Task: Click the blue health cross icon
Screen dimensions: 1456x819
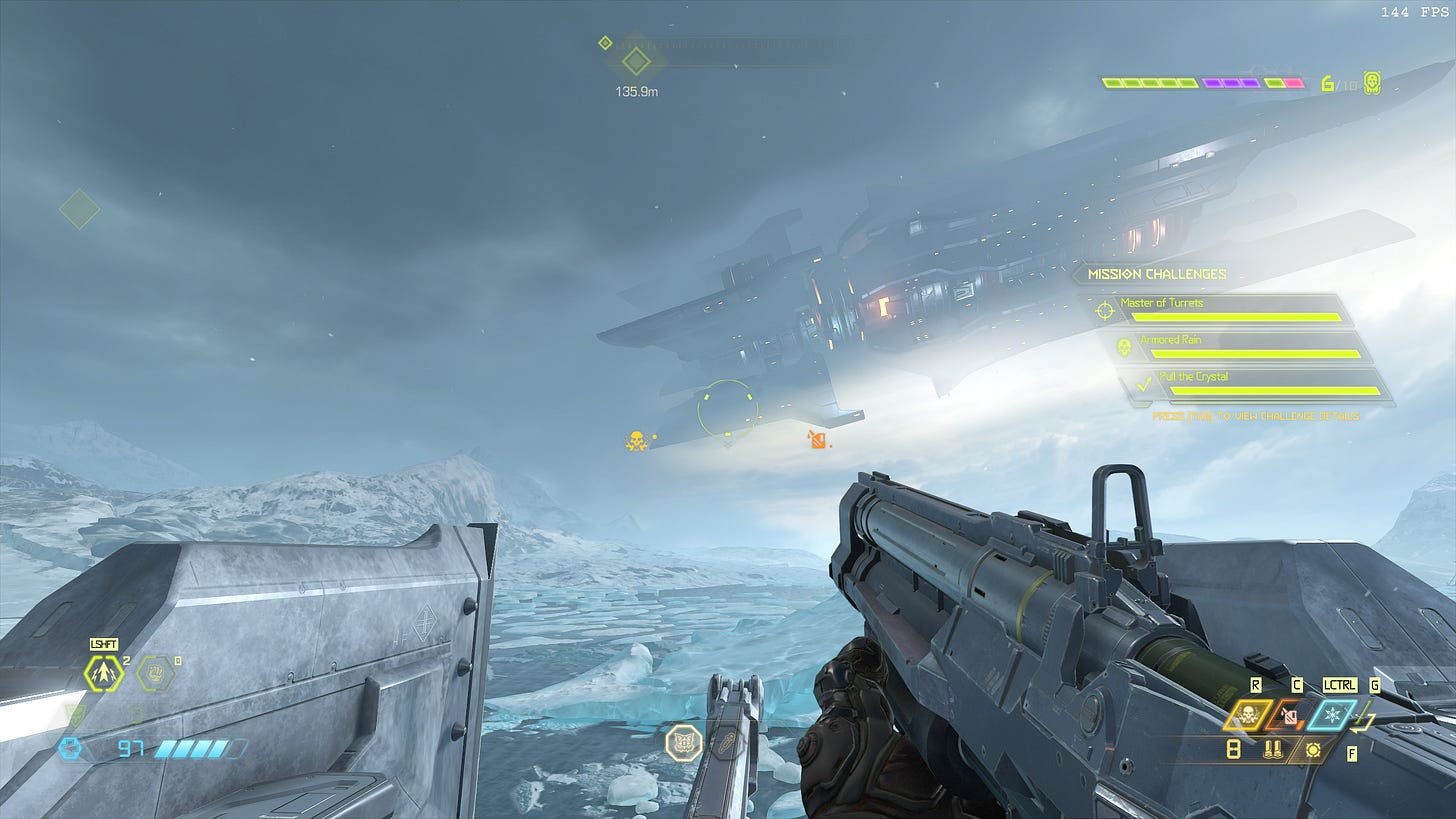Action: (x=69, y=748)
